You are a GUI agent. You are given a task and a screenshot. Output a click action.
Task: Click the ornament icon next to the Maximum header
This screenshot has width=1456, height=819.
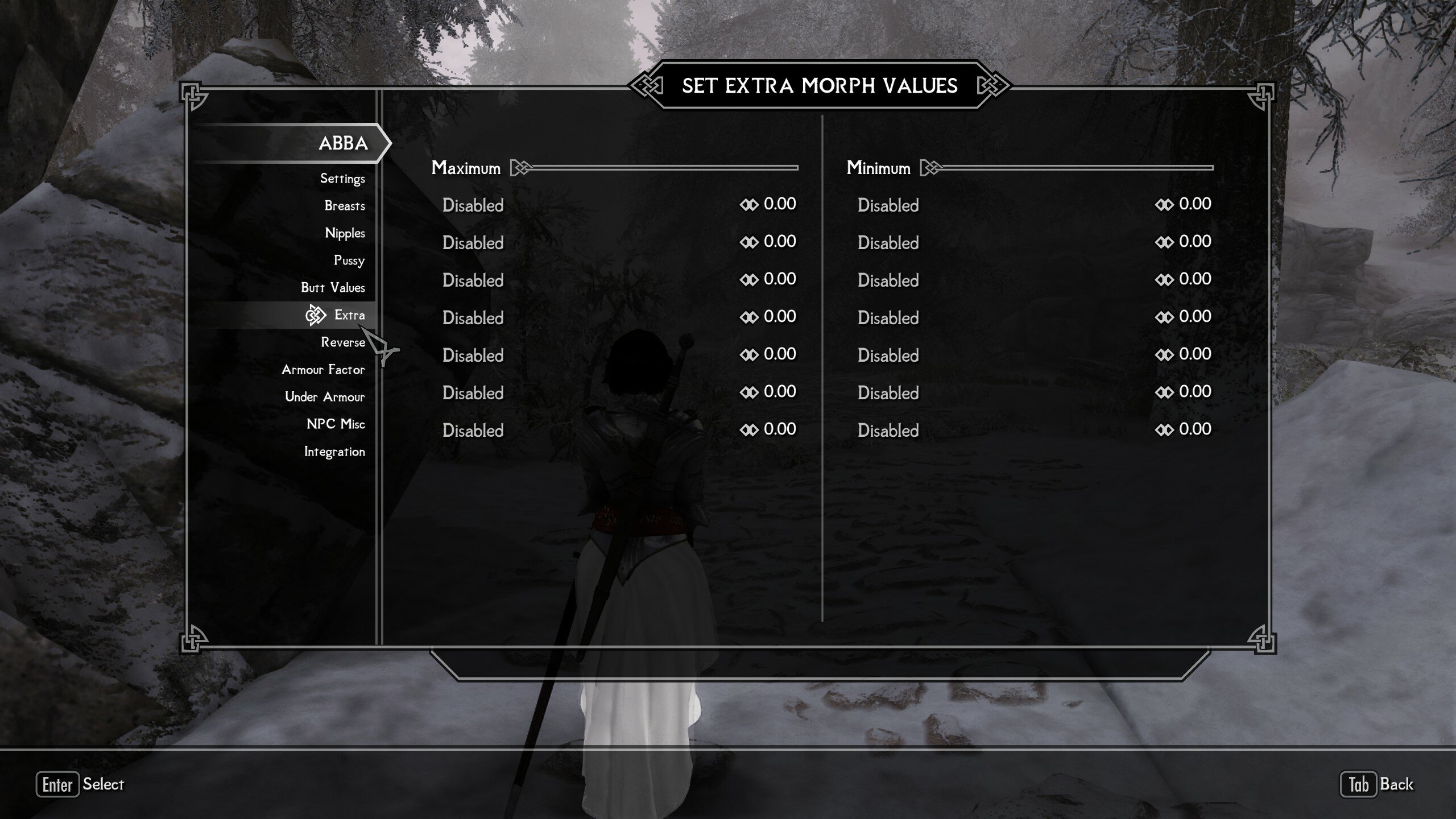[x=520, y=168]
